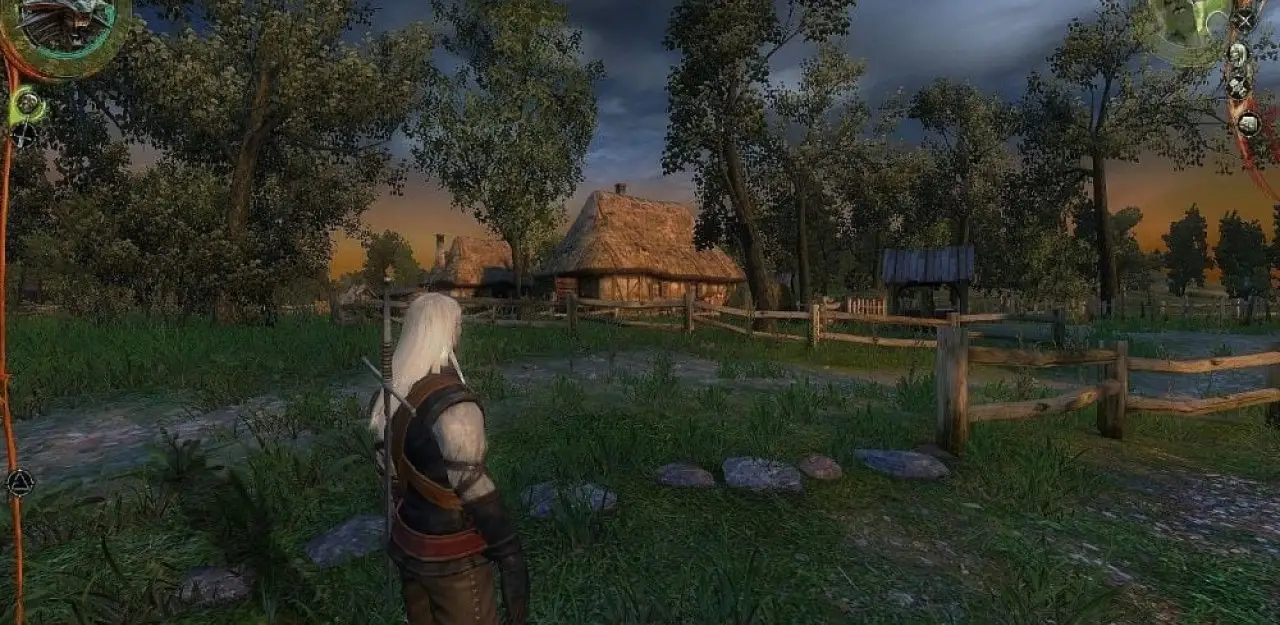Select the green-glowing combat style icon

28,102
